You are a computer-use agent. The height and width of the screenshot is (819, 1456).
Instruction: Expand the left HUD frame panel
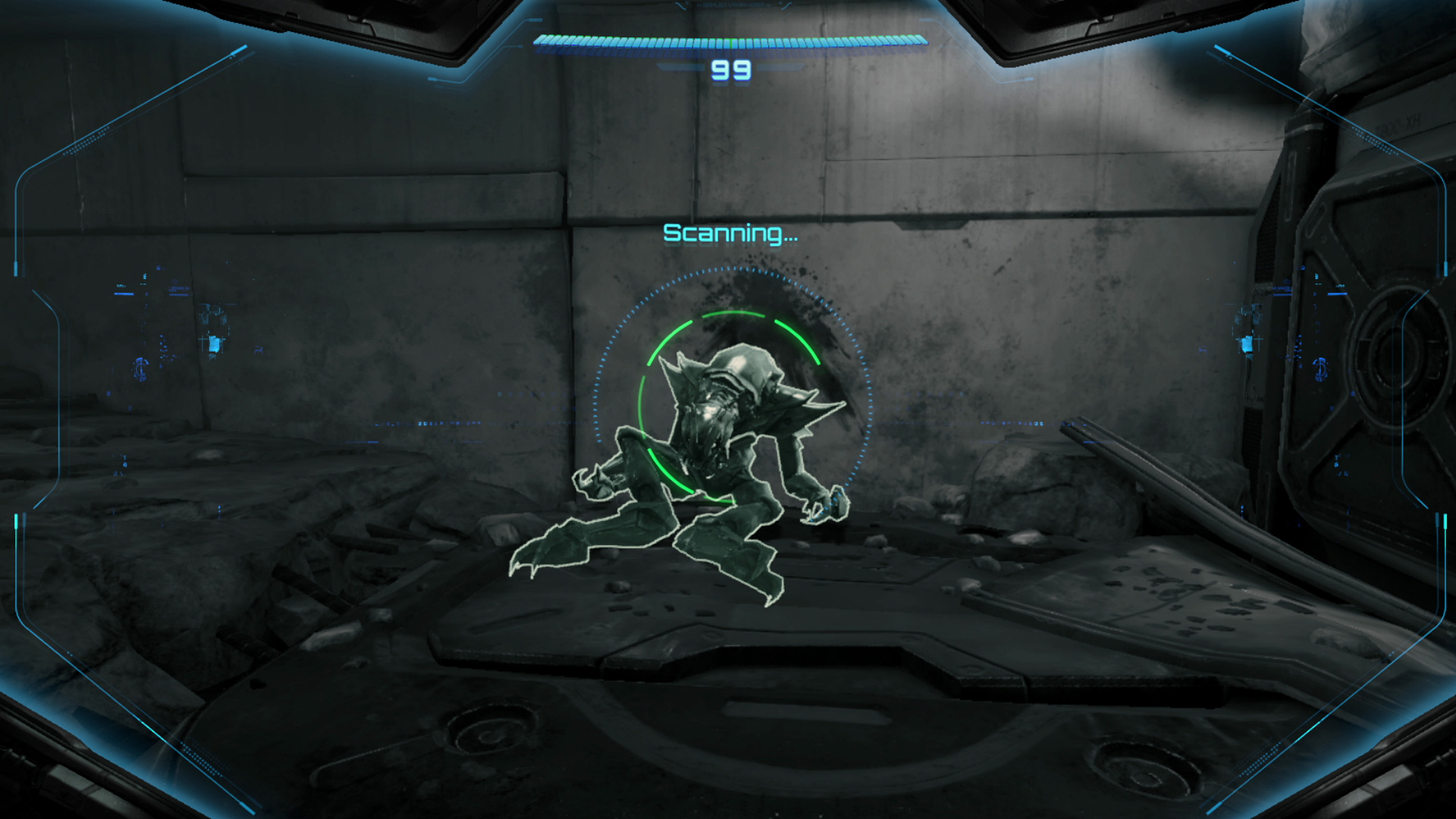point(45,379)
